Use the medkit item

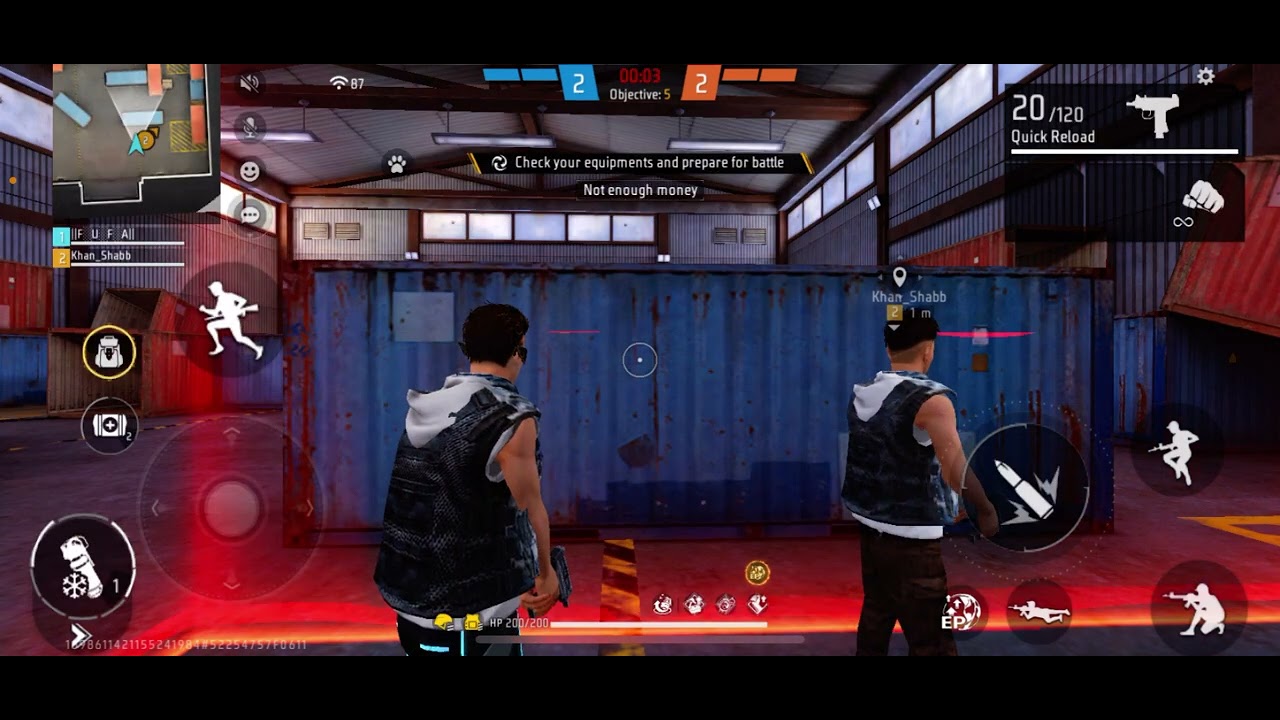109,426
